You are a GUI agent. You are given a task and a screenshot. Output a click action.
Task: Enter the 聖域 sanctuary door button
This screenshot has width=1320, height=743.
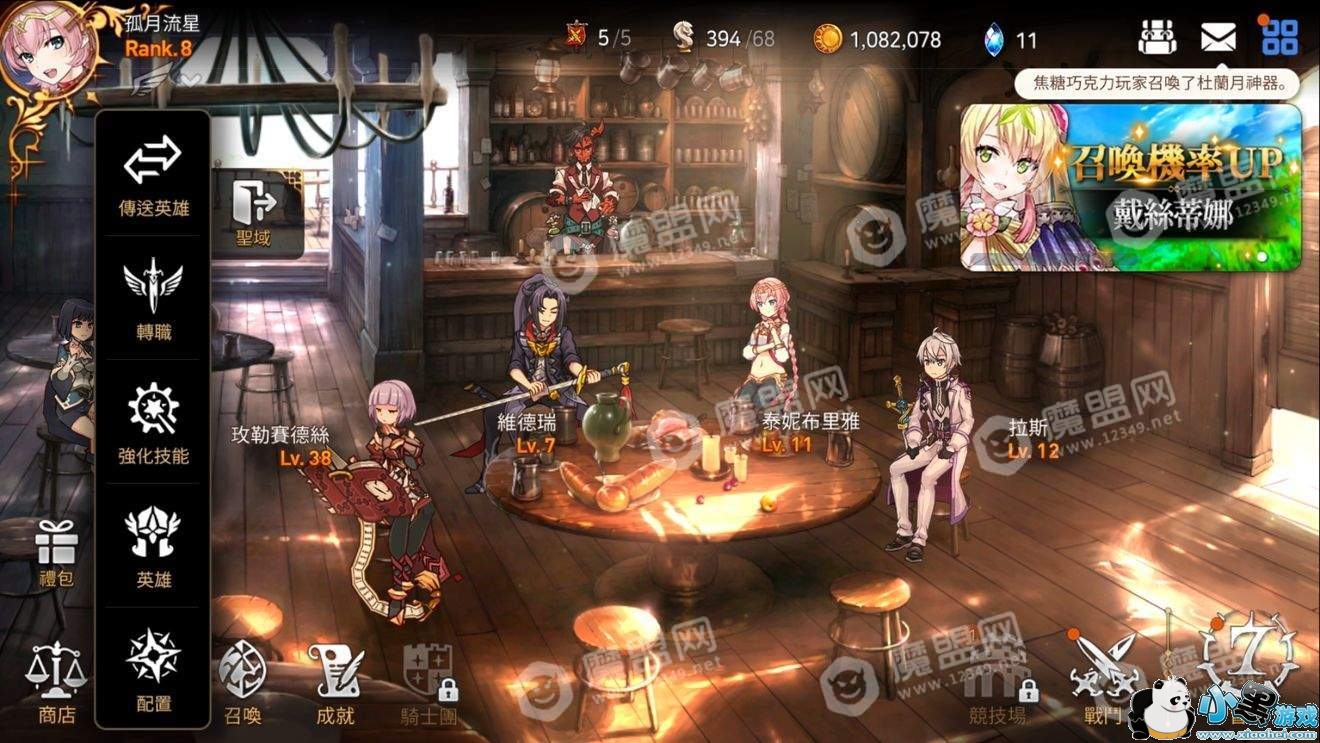(x=254, y=213)
